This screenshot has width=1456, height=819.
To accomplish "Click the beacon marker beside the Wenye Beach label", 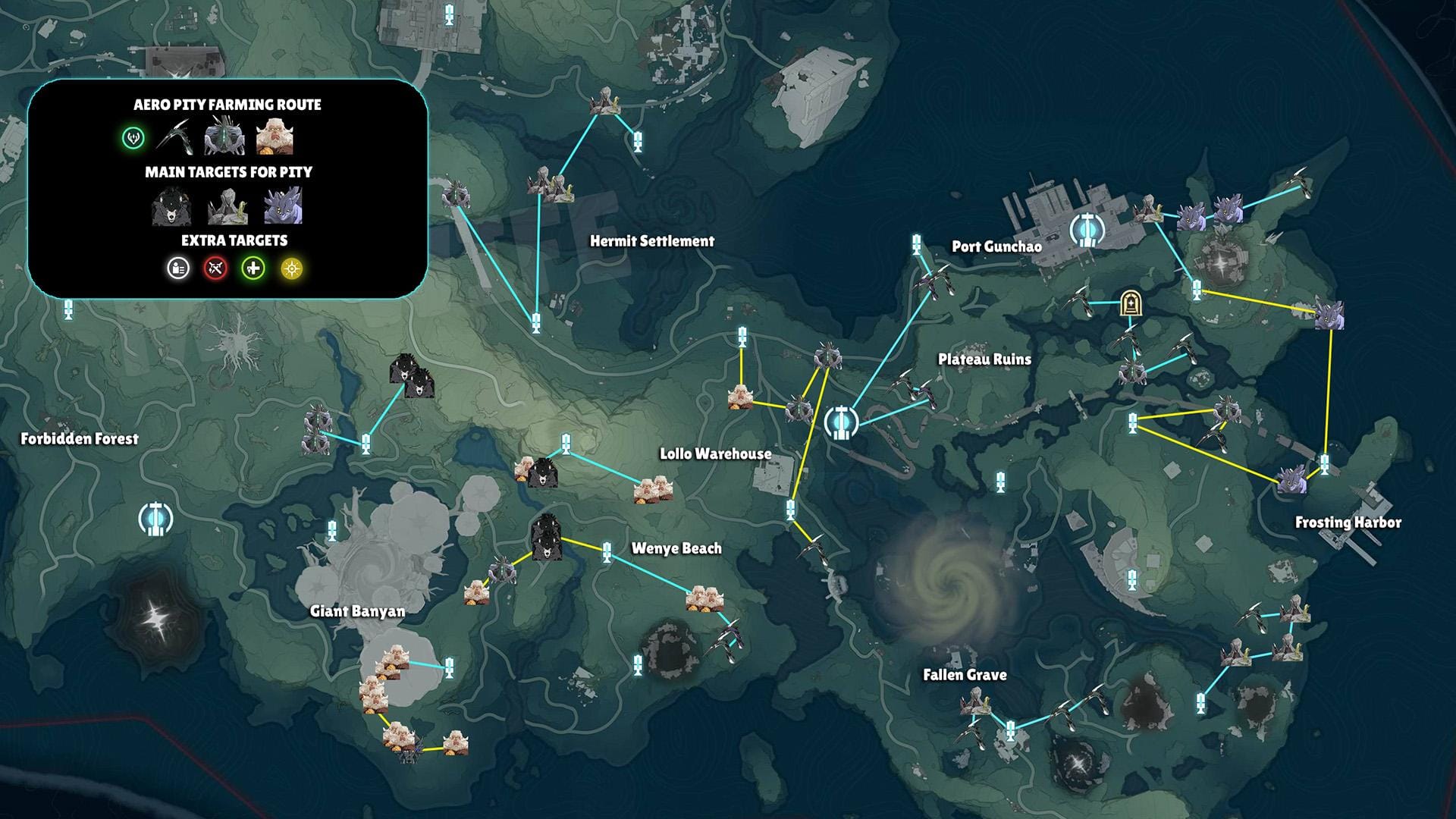I will point(607,552).
